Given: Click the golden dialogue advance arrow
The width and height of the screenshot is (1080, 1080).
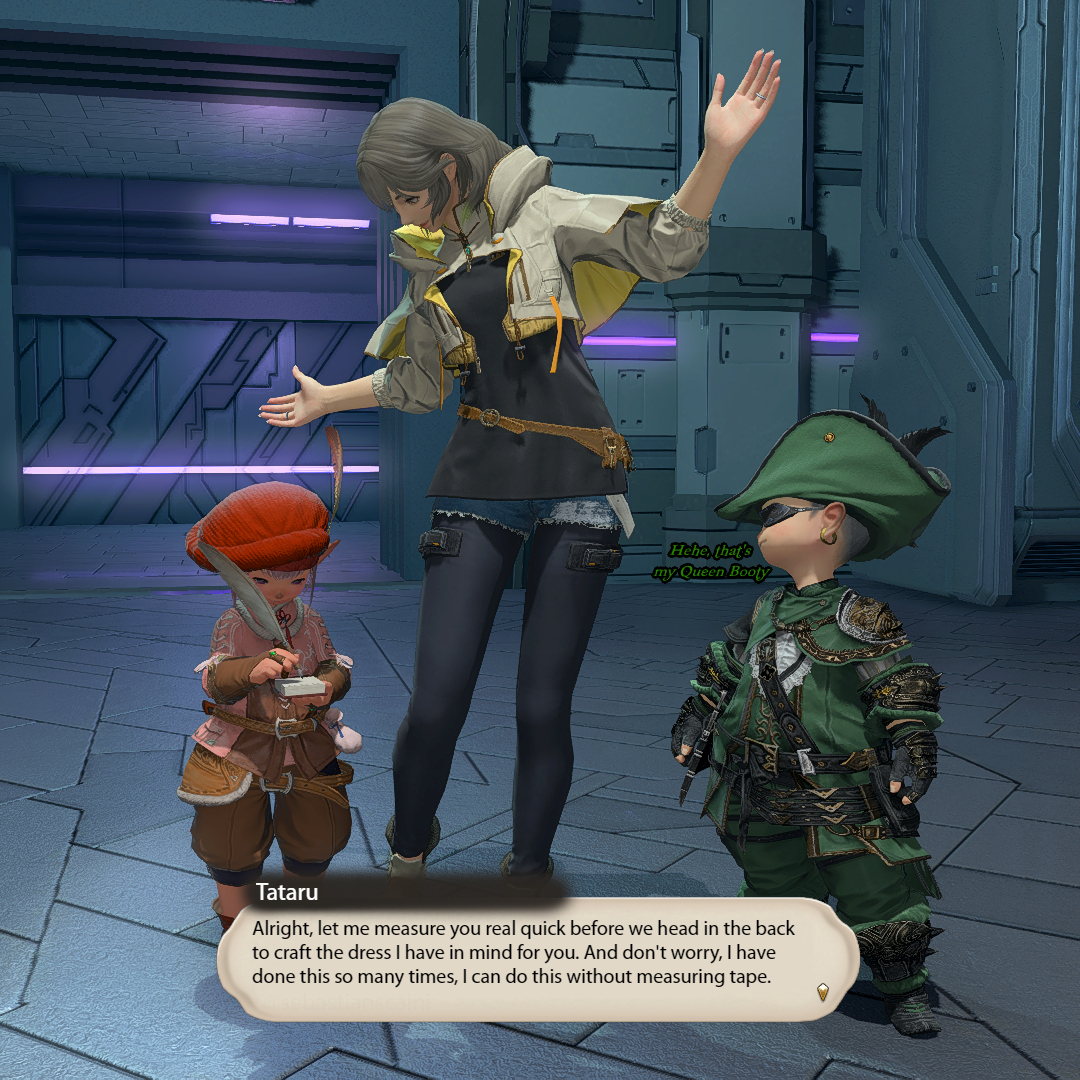Looking at the screenshot, I should (822, 991).
